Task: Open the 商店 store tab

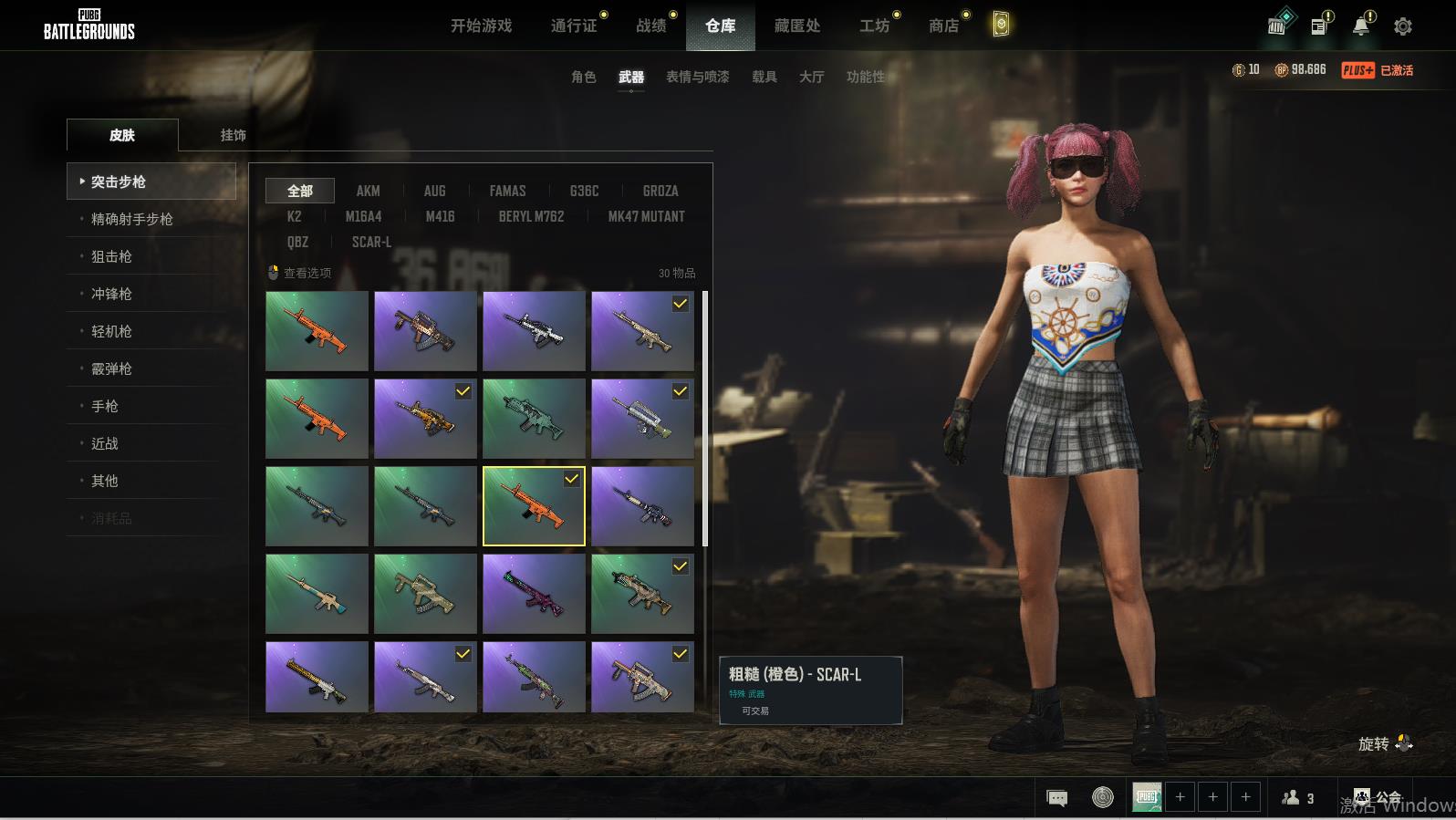Action: click(x=943, y=26)
